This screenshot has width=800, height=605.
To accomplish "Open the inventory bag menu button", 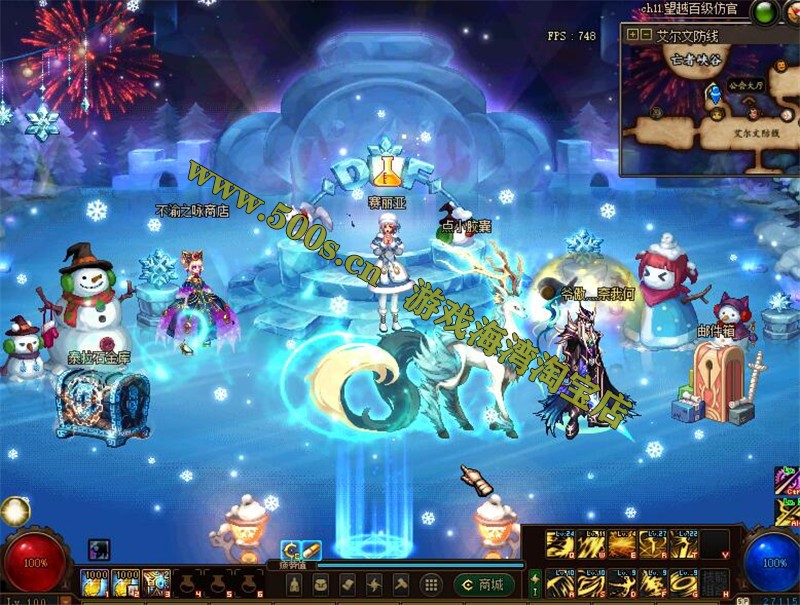I will point(321,584).
